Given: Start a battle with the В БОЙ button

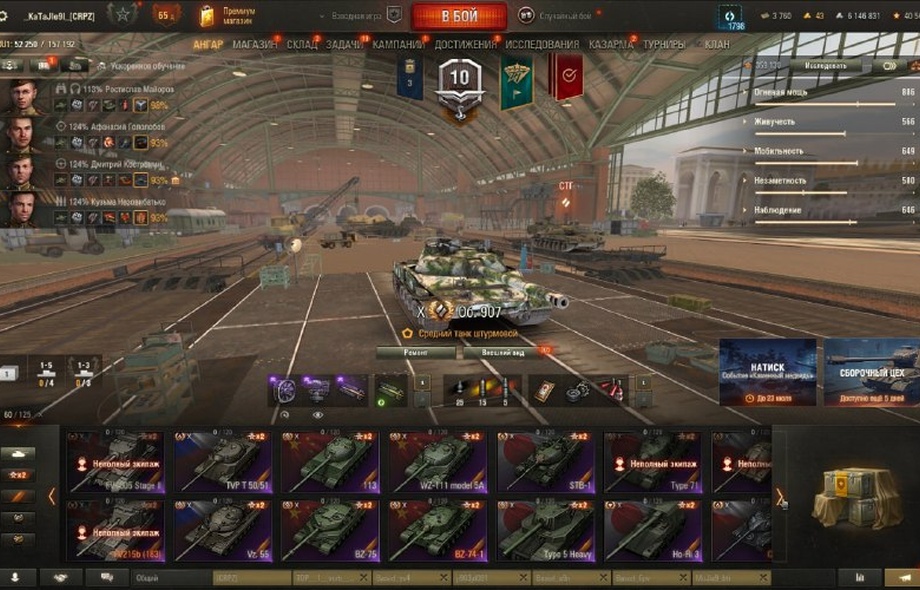Looking at the screenshot, I should click(459, 16).
